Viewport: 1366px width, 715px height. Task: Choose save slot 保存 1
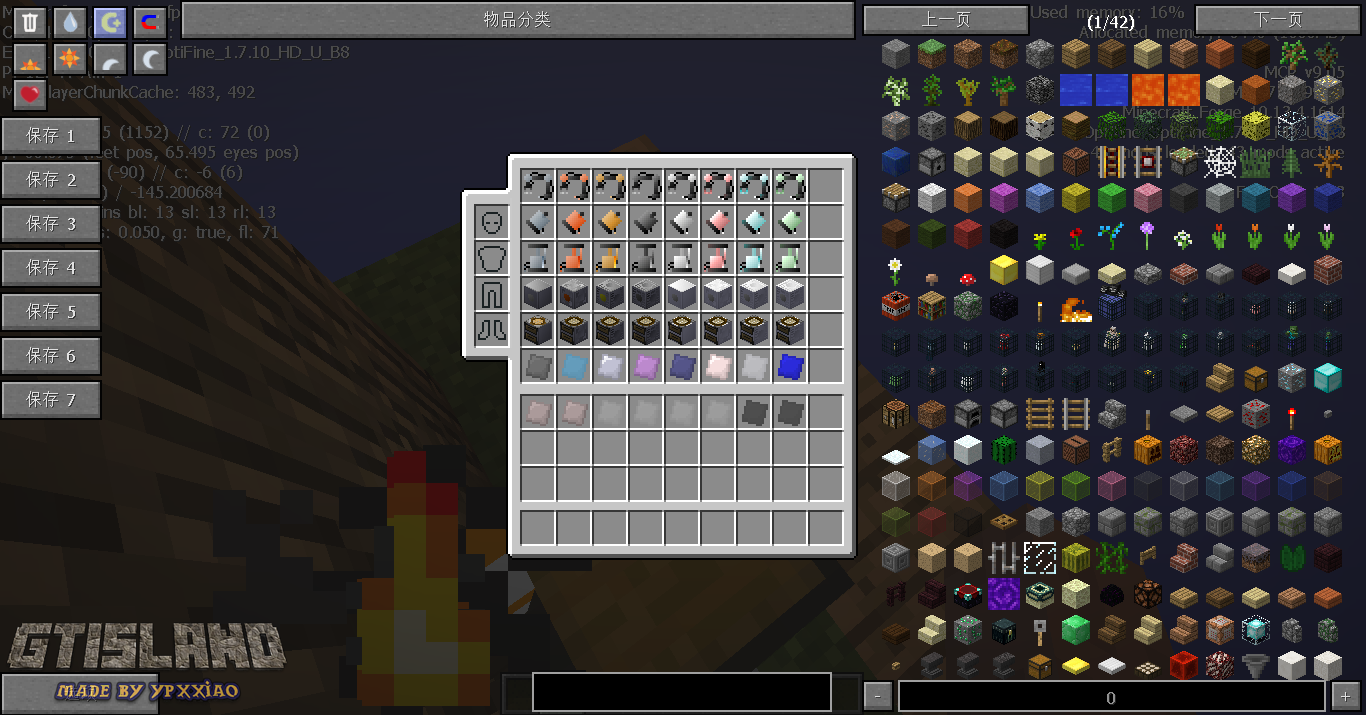(51, 136)
